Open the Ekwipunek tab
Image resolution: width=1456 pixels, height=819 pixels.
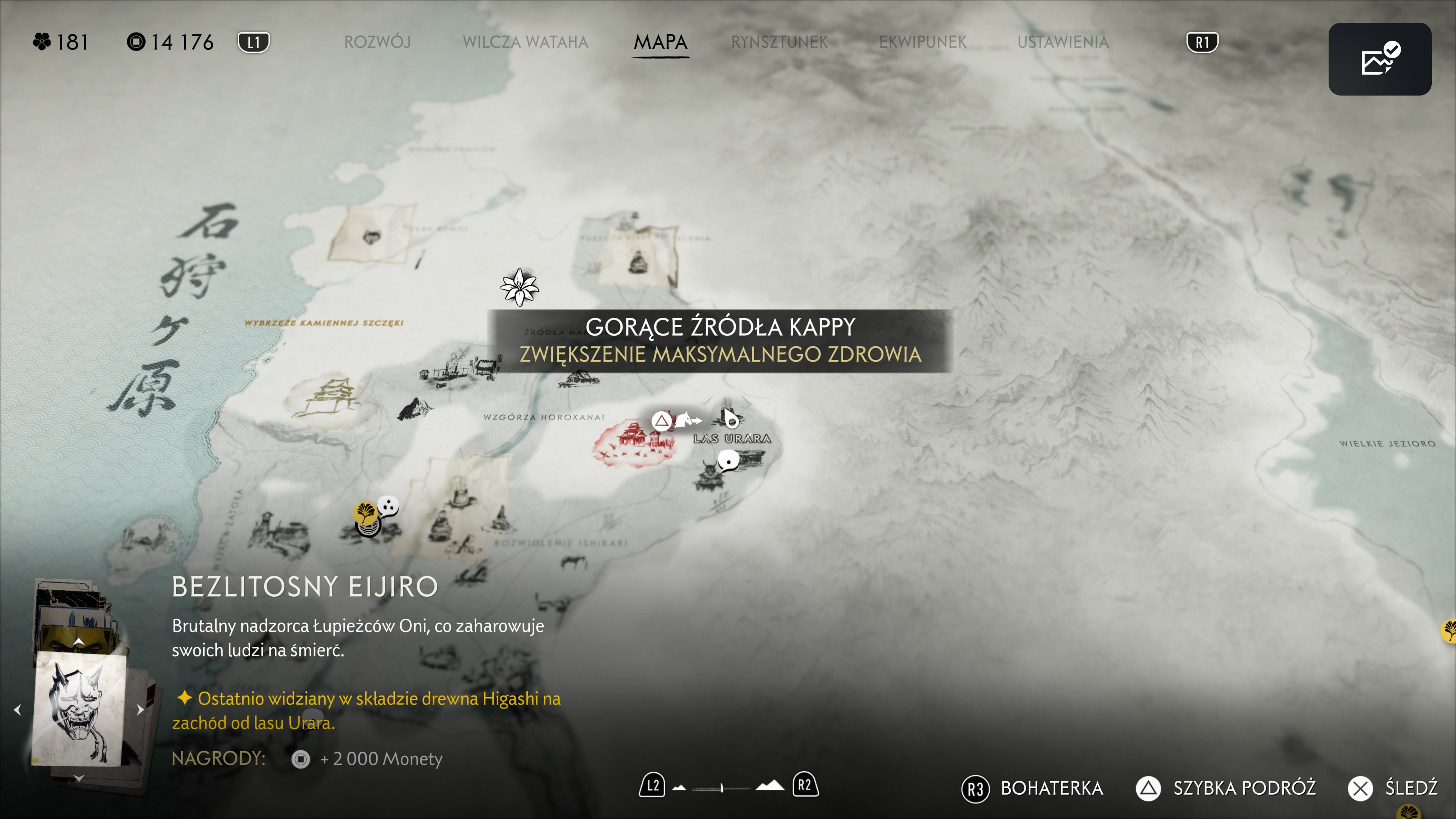tap(922, 42)
